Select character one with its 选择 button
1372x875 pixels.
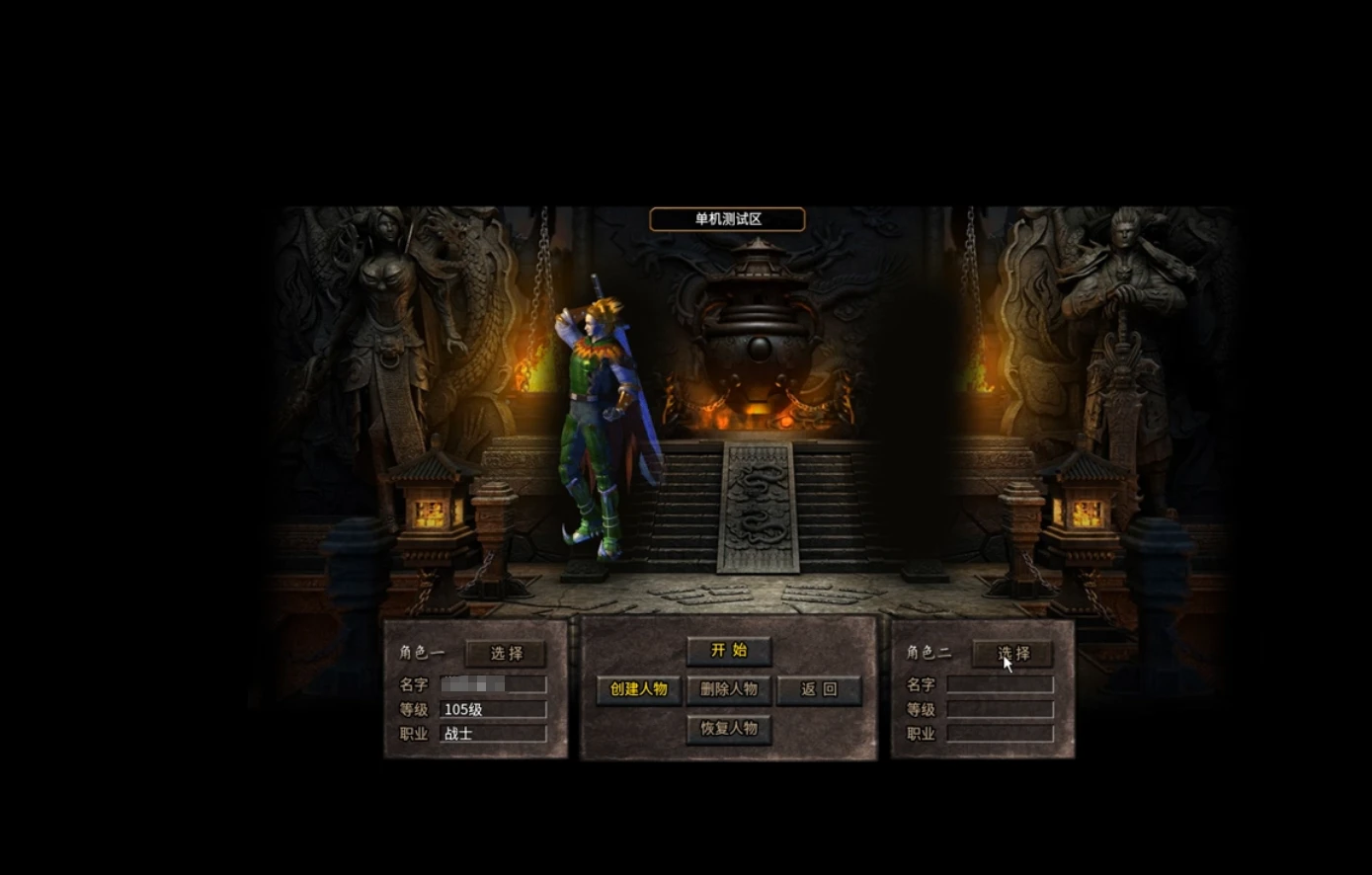506,653
